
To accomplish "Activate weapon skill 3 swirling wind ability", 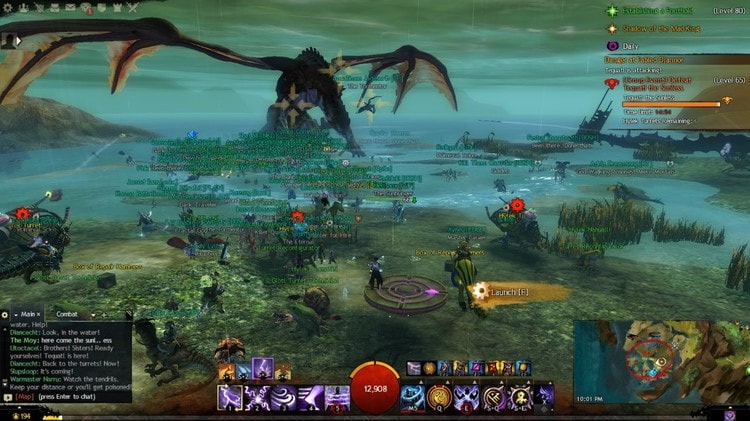I will click(285, 397).
